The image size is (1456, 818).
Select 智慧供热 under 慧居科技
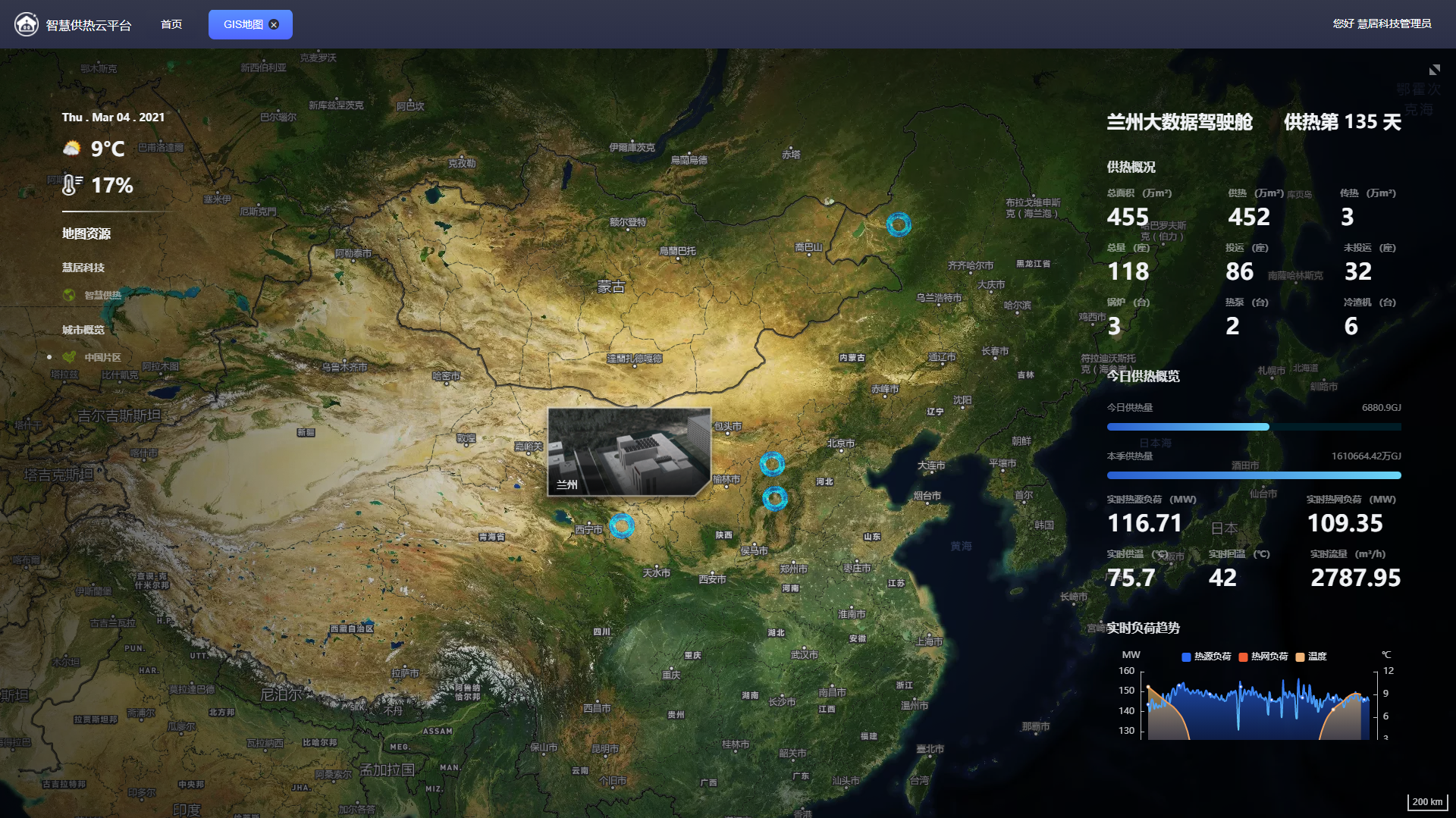click(102, 295)
